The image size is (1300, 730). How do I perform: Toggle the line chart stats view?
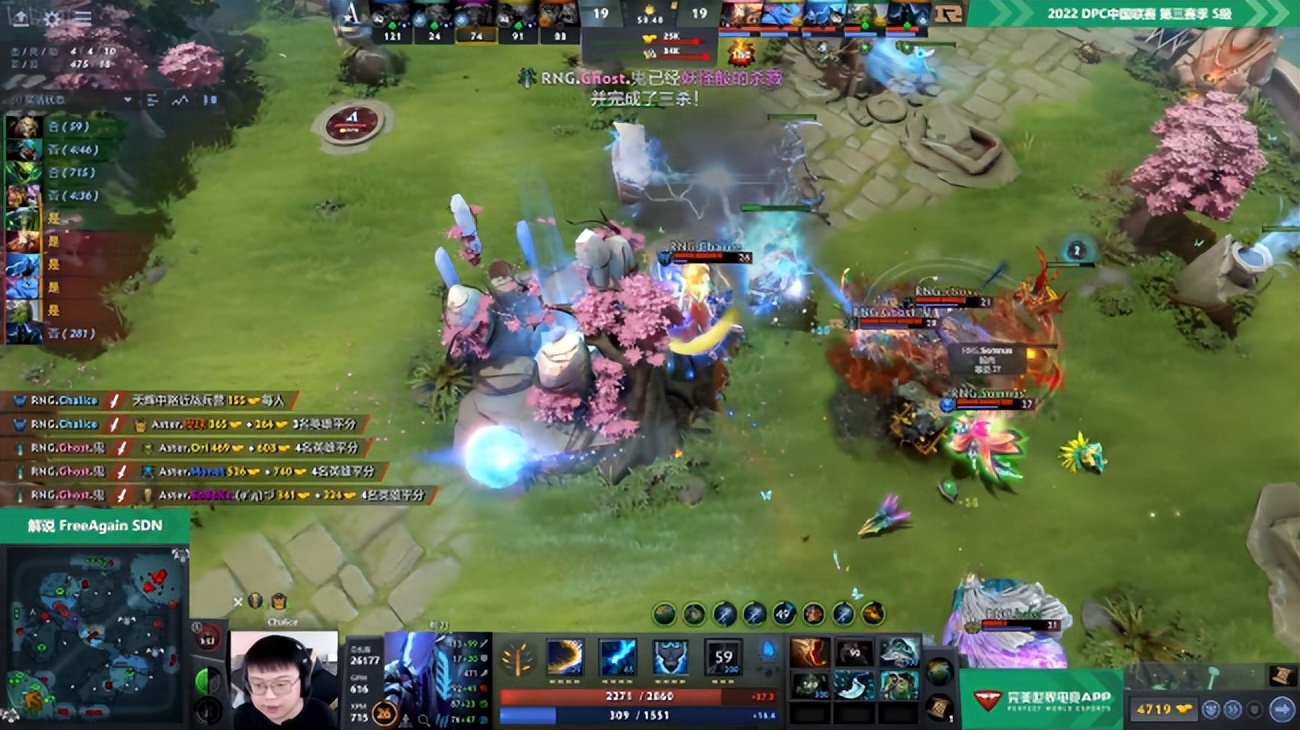click(x=179, y=100)
